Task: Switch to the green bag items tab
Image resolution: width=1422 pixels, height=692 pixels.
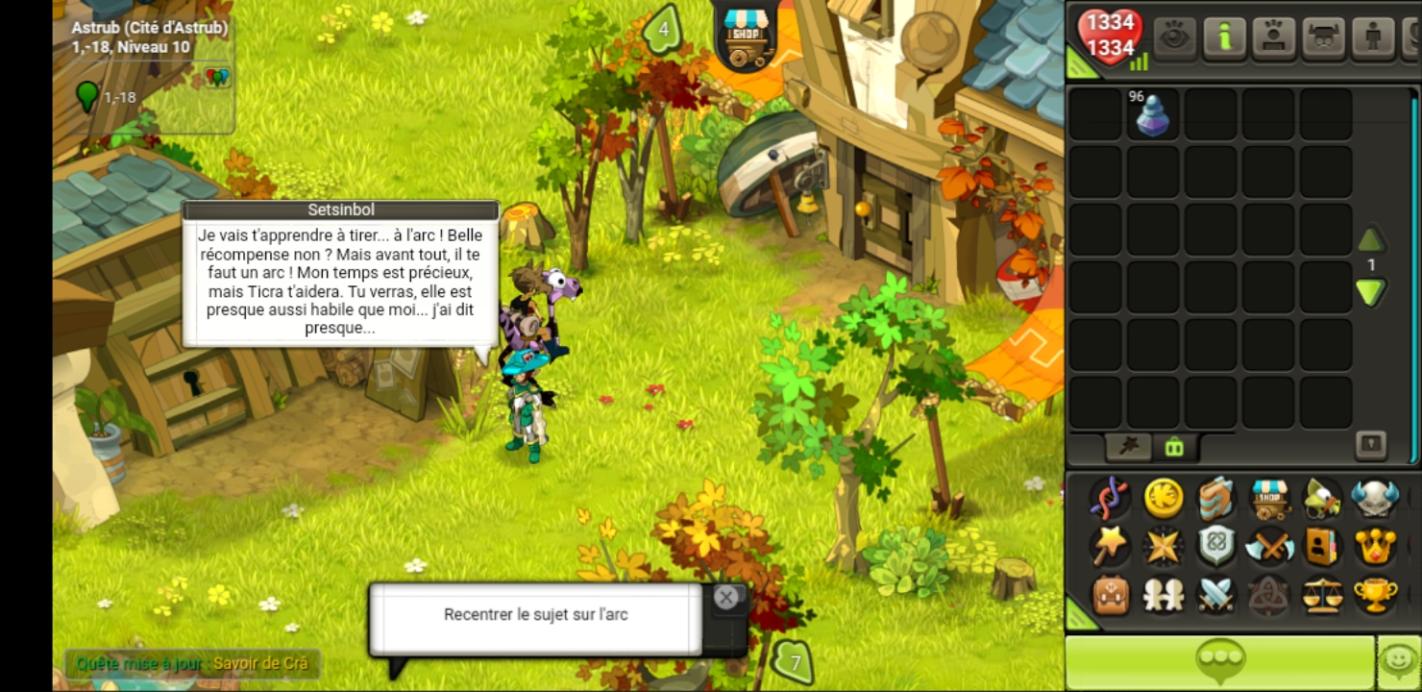Action: [1174, 447]
